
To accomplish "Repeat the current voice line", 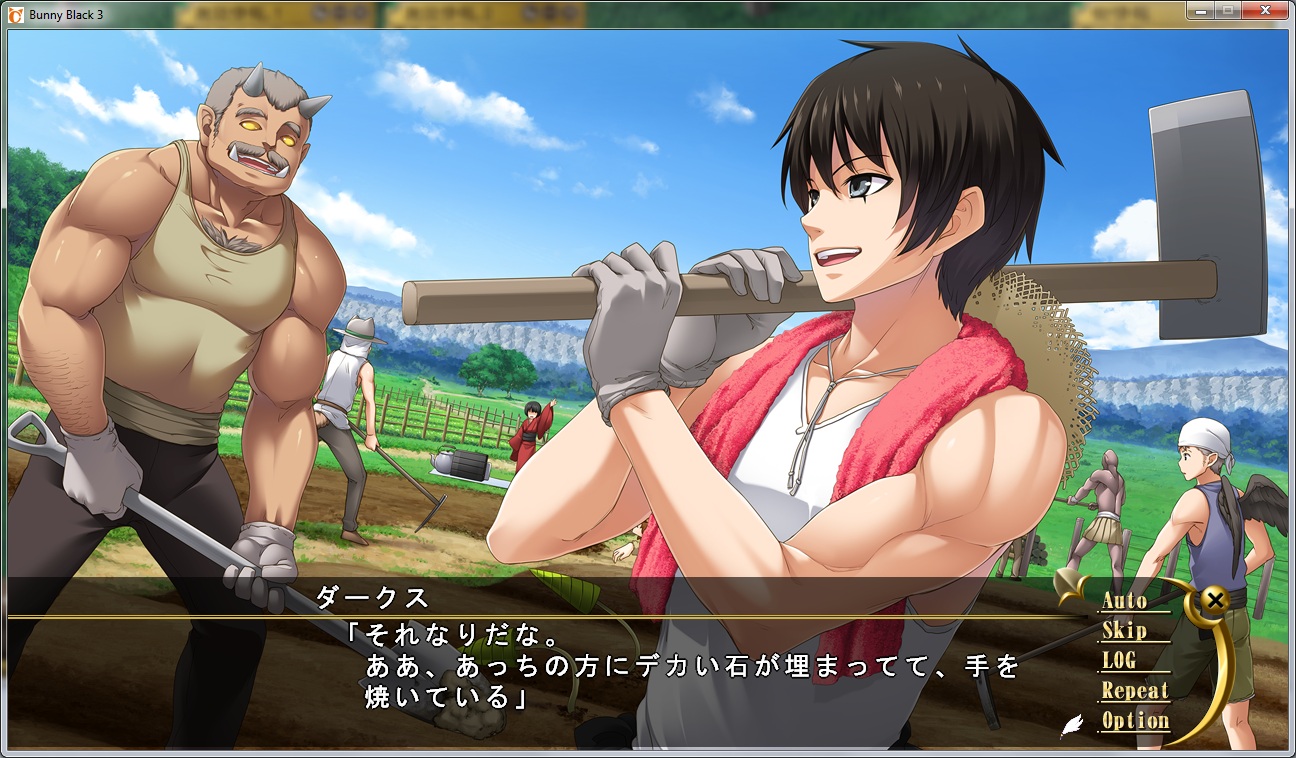I will point(1134,691).
